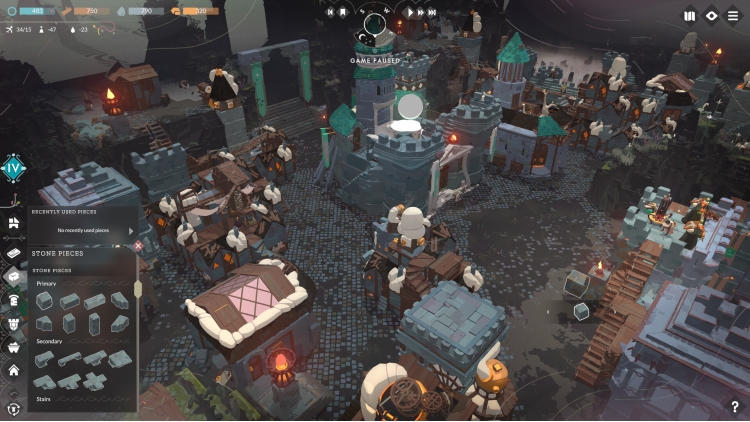Open the question mark help button
The image size is (750, 422).
pyautogui.click(x=735, y=406)
